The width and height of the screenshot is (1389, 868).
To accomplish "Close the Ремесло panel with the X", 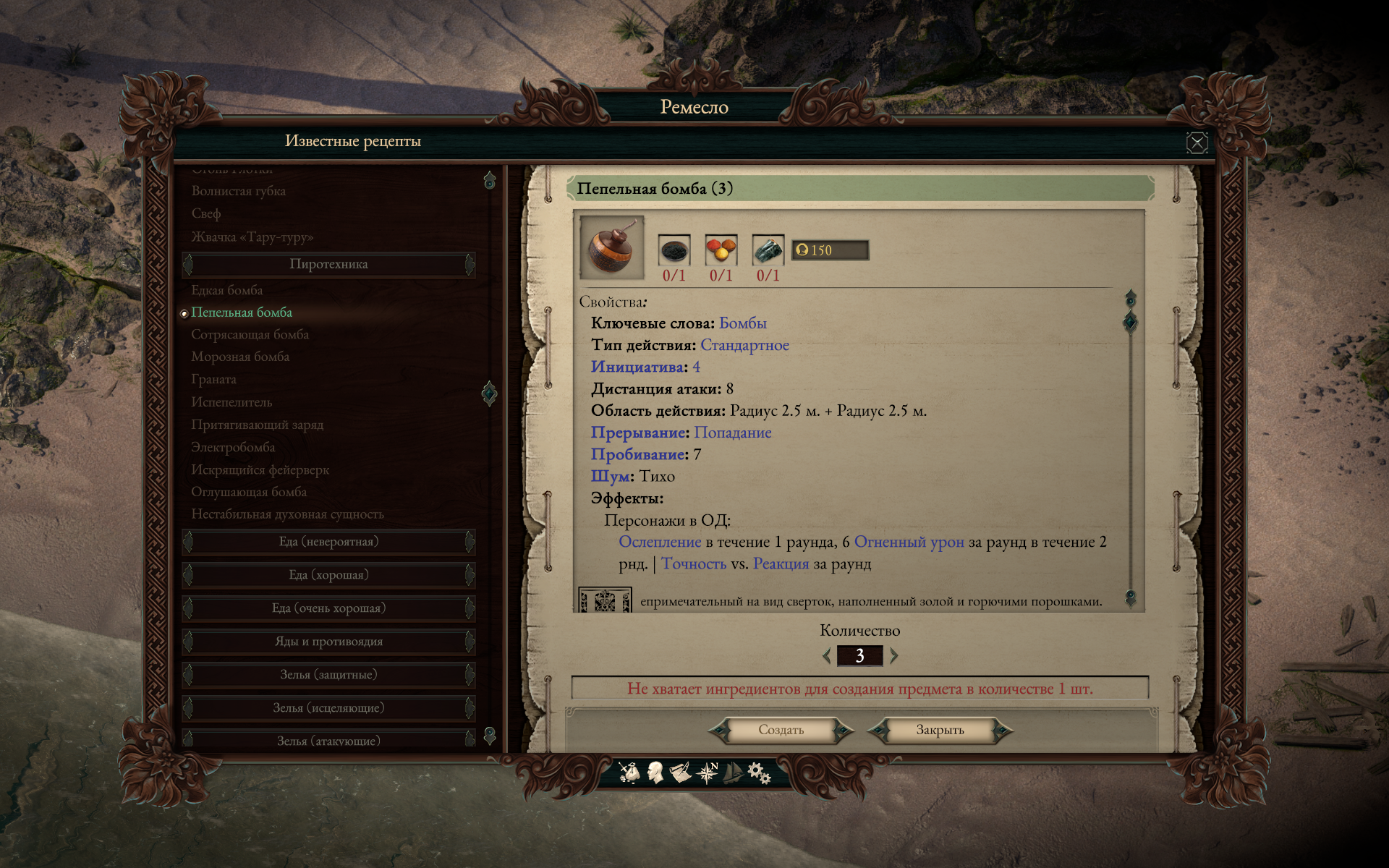I will pyautogui.click(x=1197, y=142).
